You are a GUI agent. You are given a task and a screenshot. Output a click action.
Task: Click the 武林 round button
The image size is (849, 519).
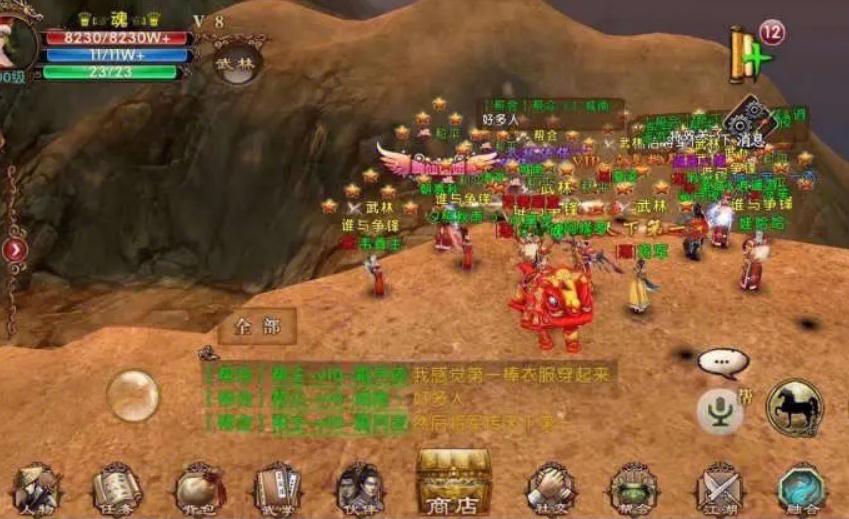(x=238, y=62)
